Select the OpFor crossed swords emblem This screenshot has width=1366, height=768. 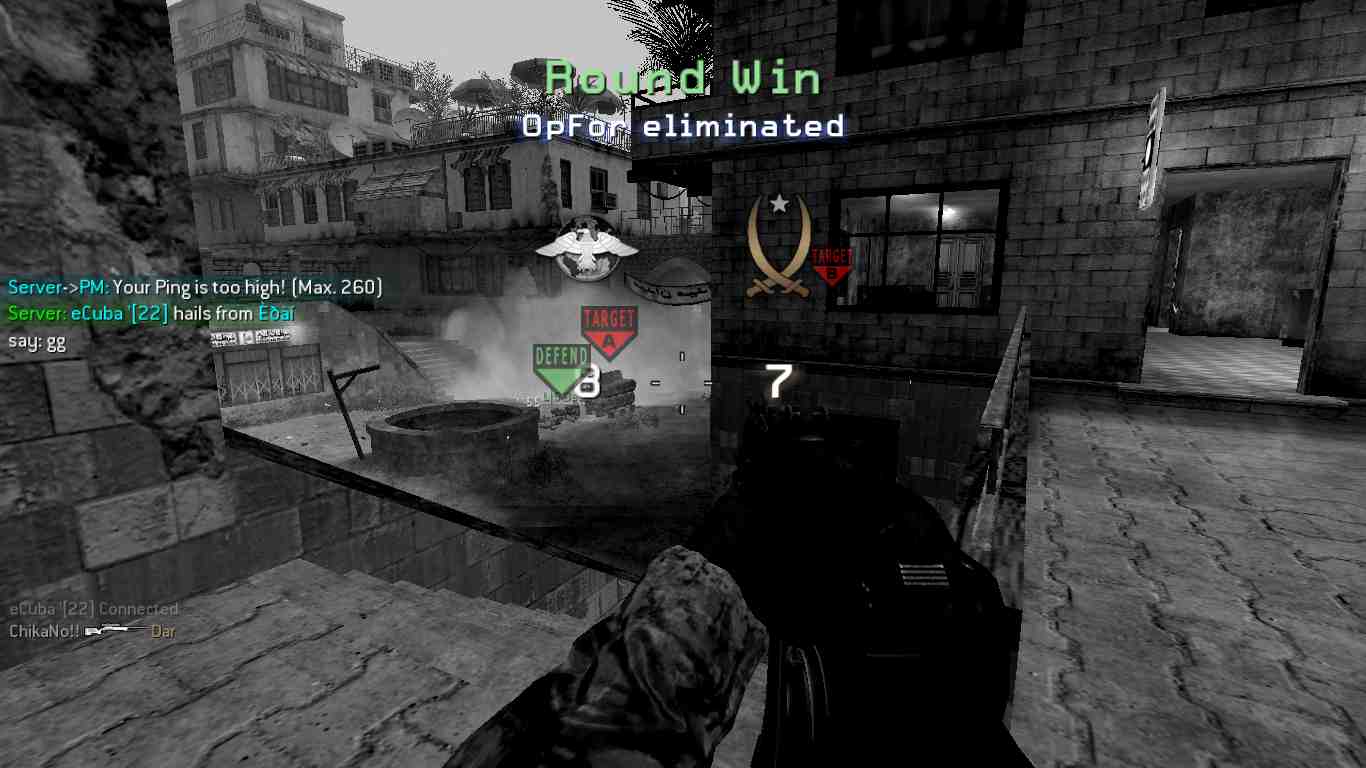778,247
